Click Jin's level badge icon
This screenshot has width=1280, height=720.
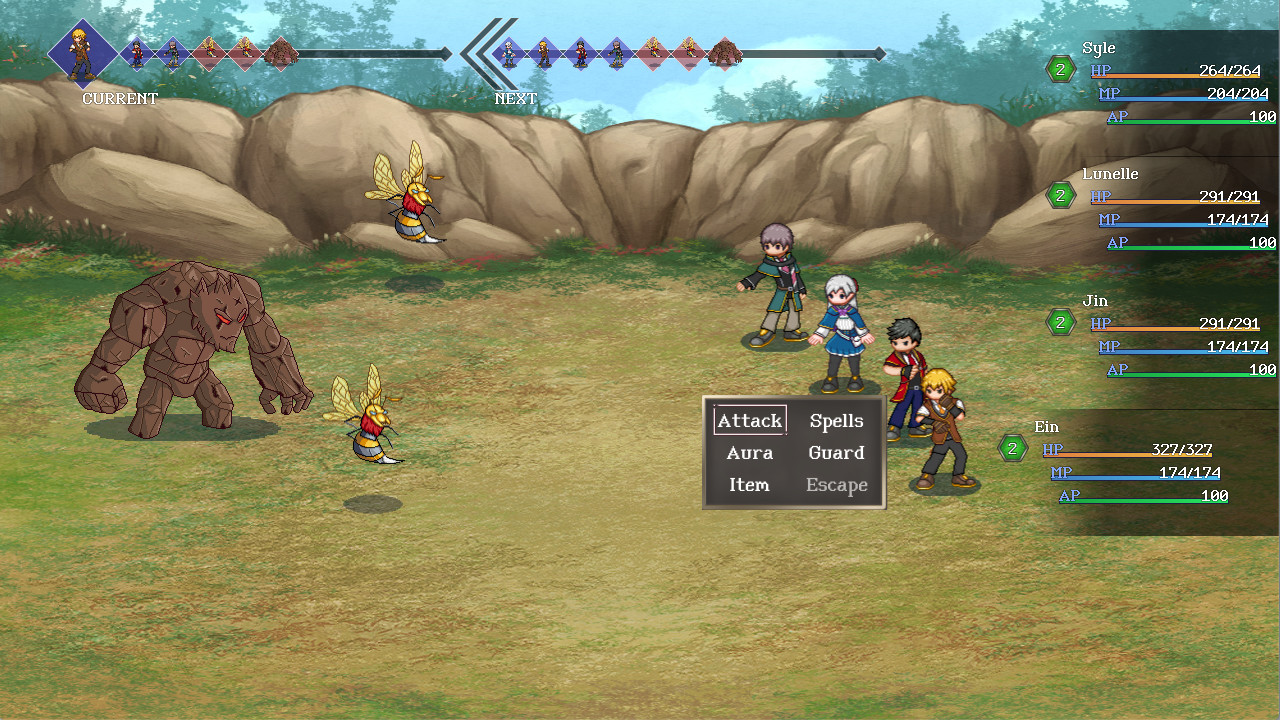[x=1060, y=322]
